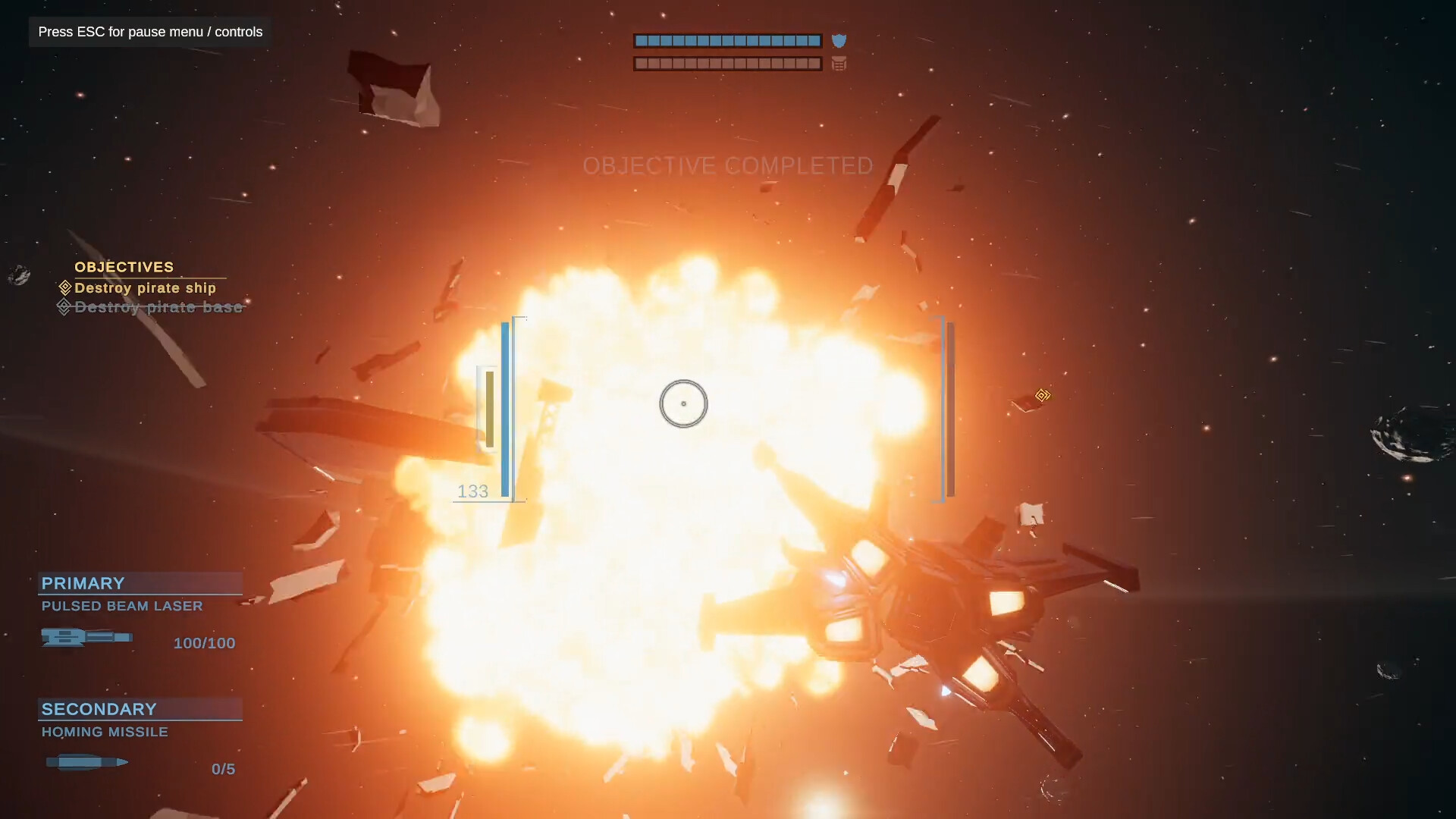
Task: Expand the OBJECTIVES panel header
Action: coord(124,267)
